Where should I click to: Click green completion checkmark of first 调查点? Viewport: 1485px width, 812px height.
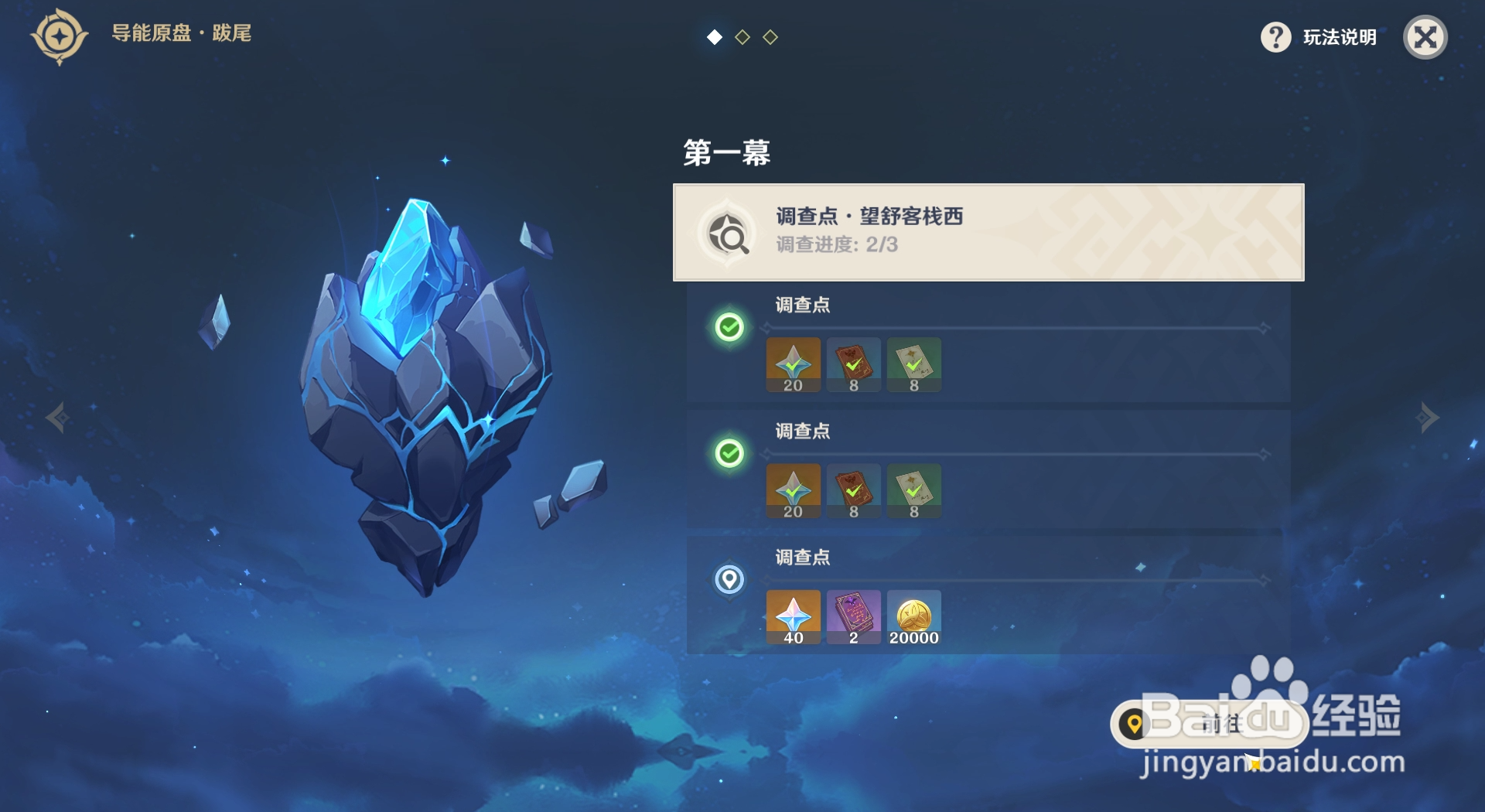pos(730,327)
